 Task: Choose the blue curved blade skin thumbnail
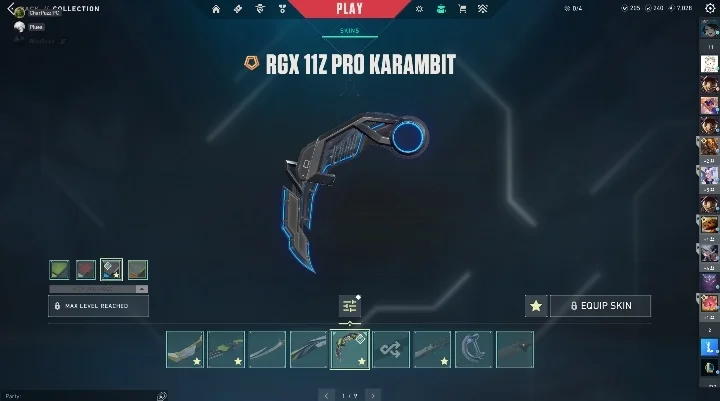(473, 349)
